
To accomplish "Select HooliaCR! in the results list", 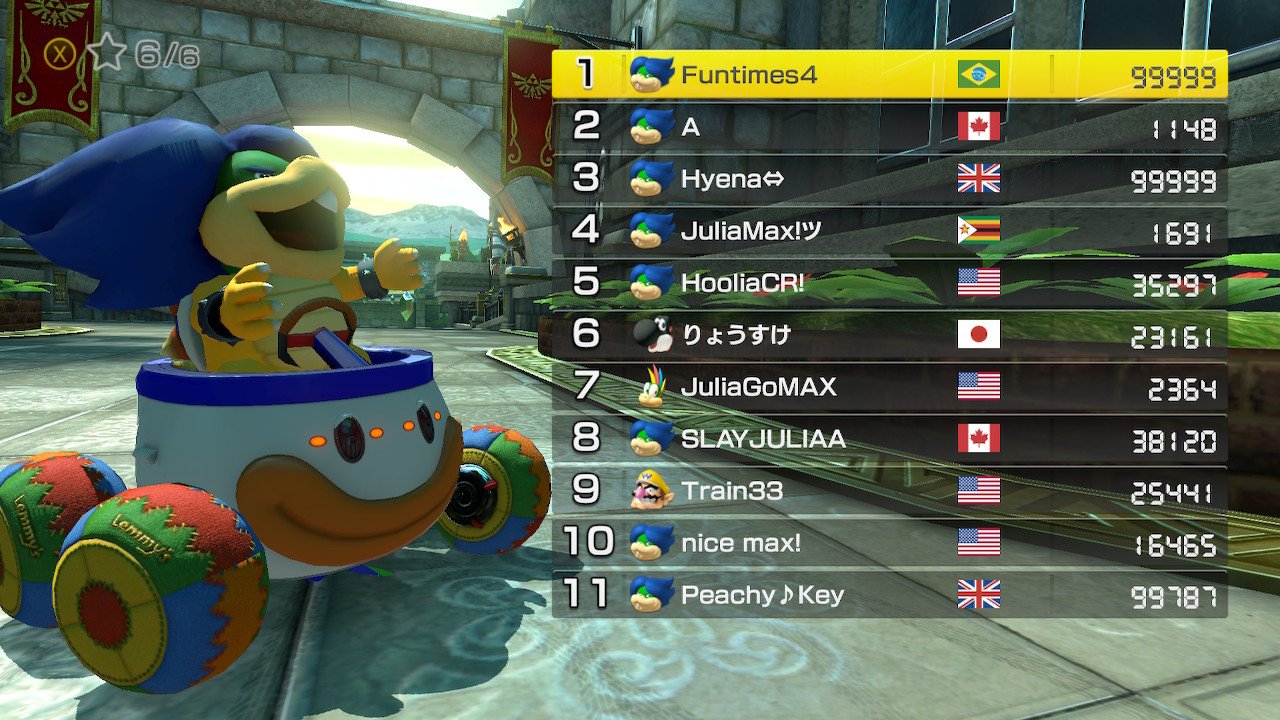I will [x=889, y=283].
